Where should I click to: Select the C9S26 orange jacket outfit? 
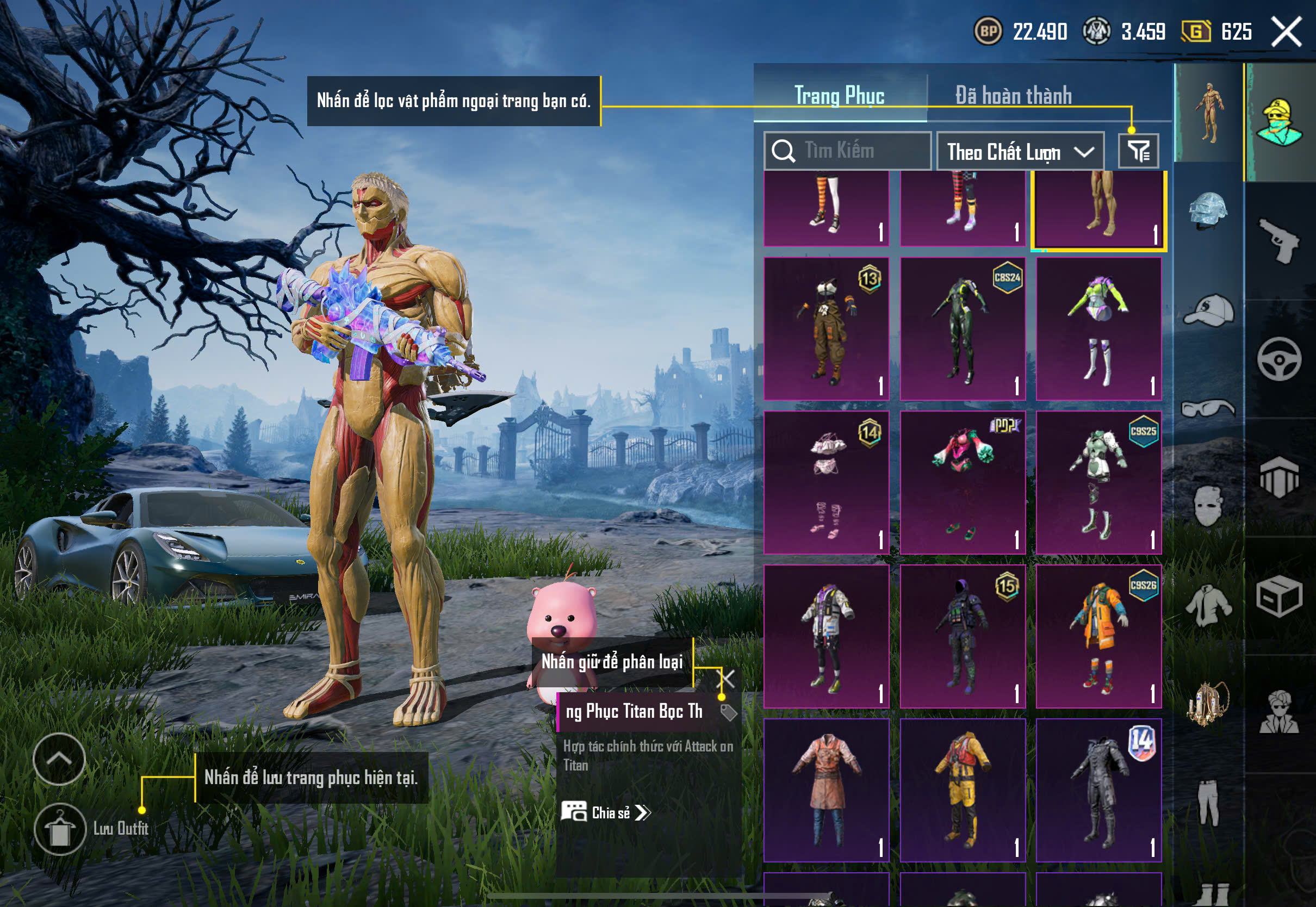[x=1098, y=637]
